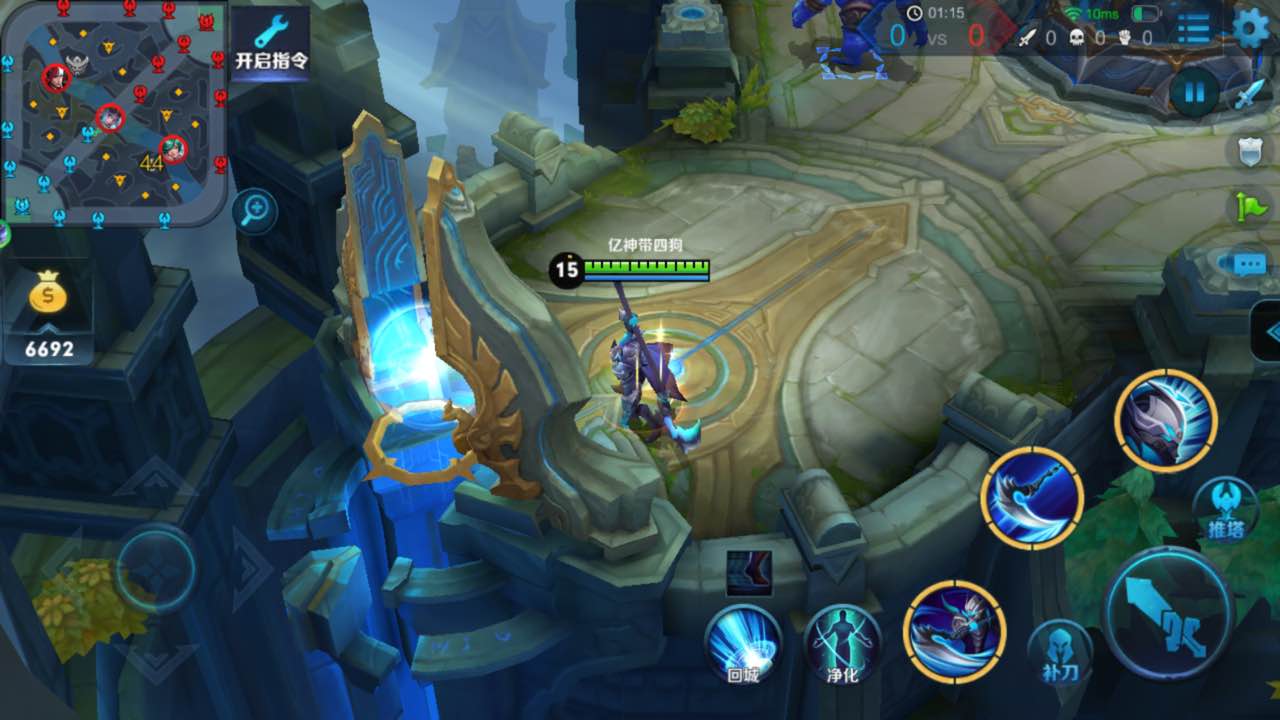Viewport: 1280px width, 720px height.
Task: Cast the blue scythe skill
Action: pyautogui.click(x=1032, y=497)
